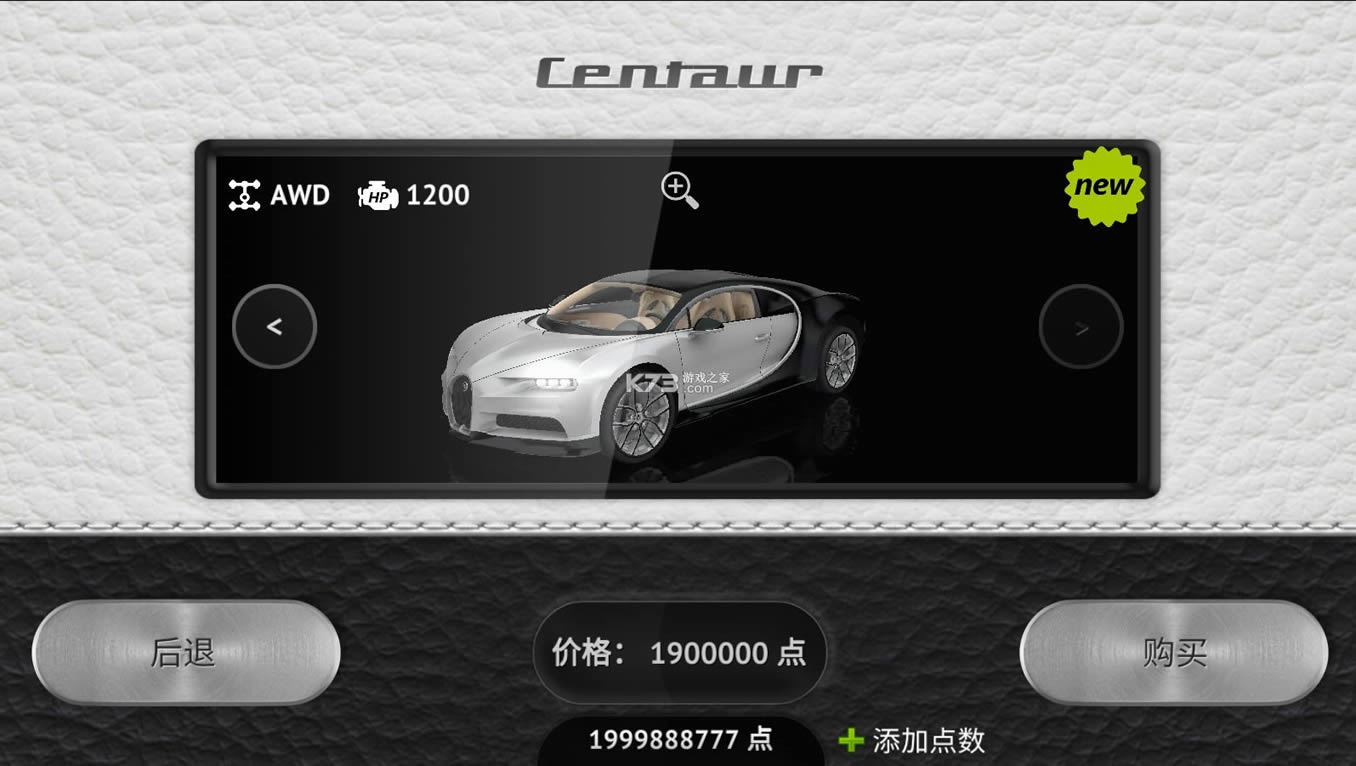Select the current car showcase panel

tap(678, 320)
